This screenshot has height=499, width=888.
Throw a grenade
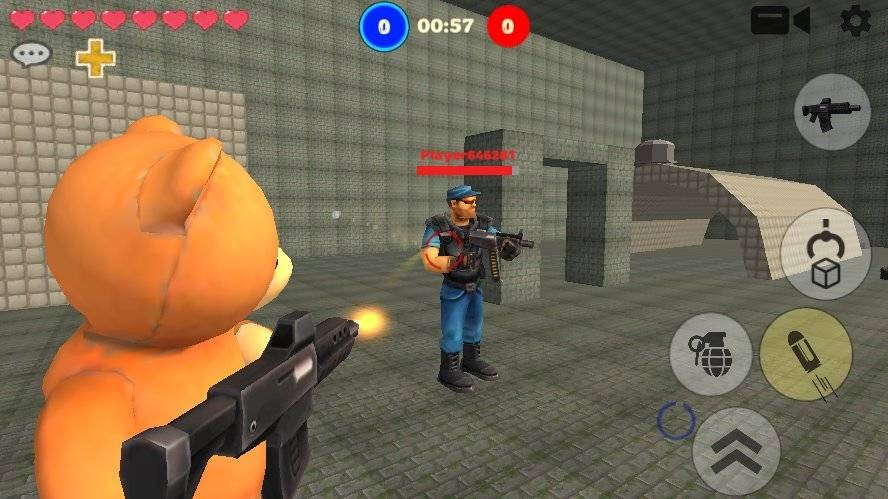[x=710, y=353]
